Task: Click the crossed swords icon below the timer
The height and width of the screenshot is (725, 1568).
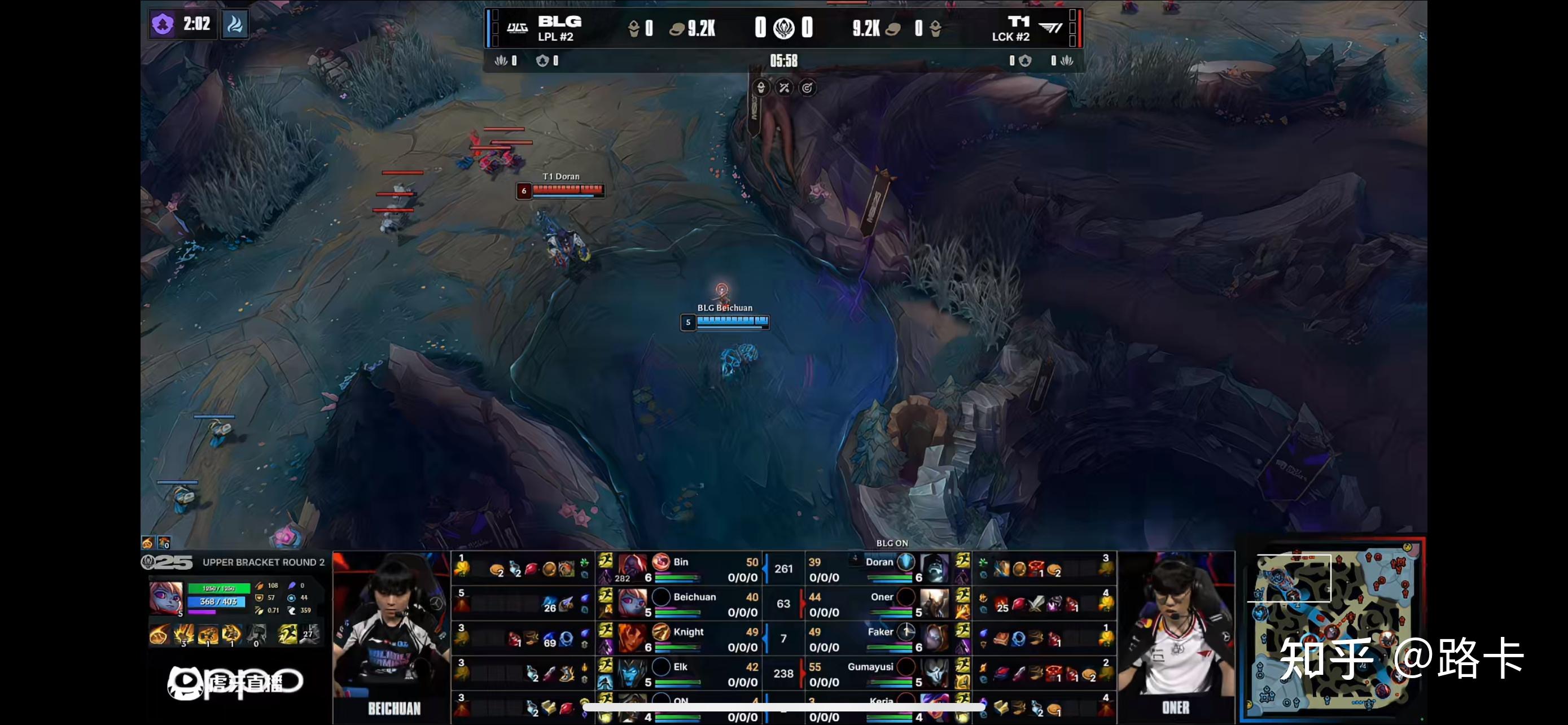Action: coord(784,88)
